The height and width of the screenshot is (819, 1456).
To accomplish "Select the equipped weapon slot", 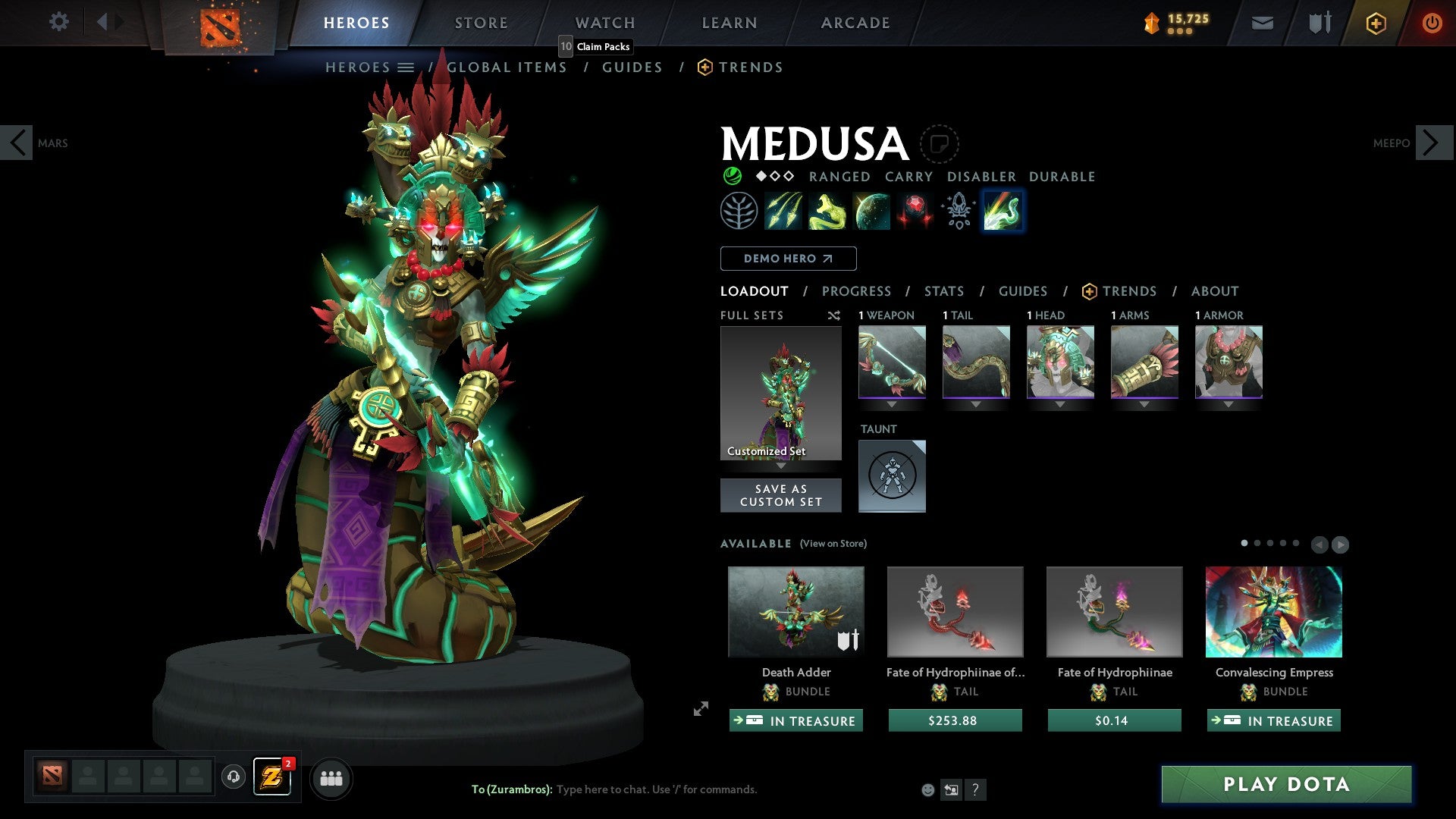I will coord(892,362).
